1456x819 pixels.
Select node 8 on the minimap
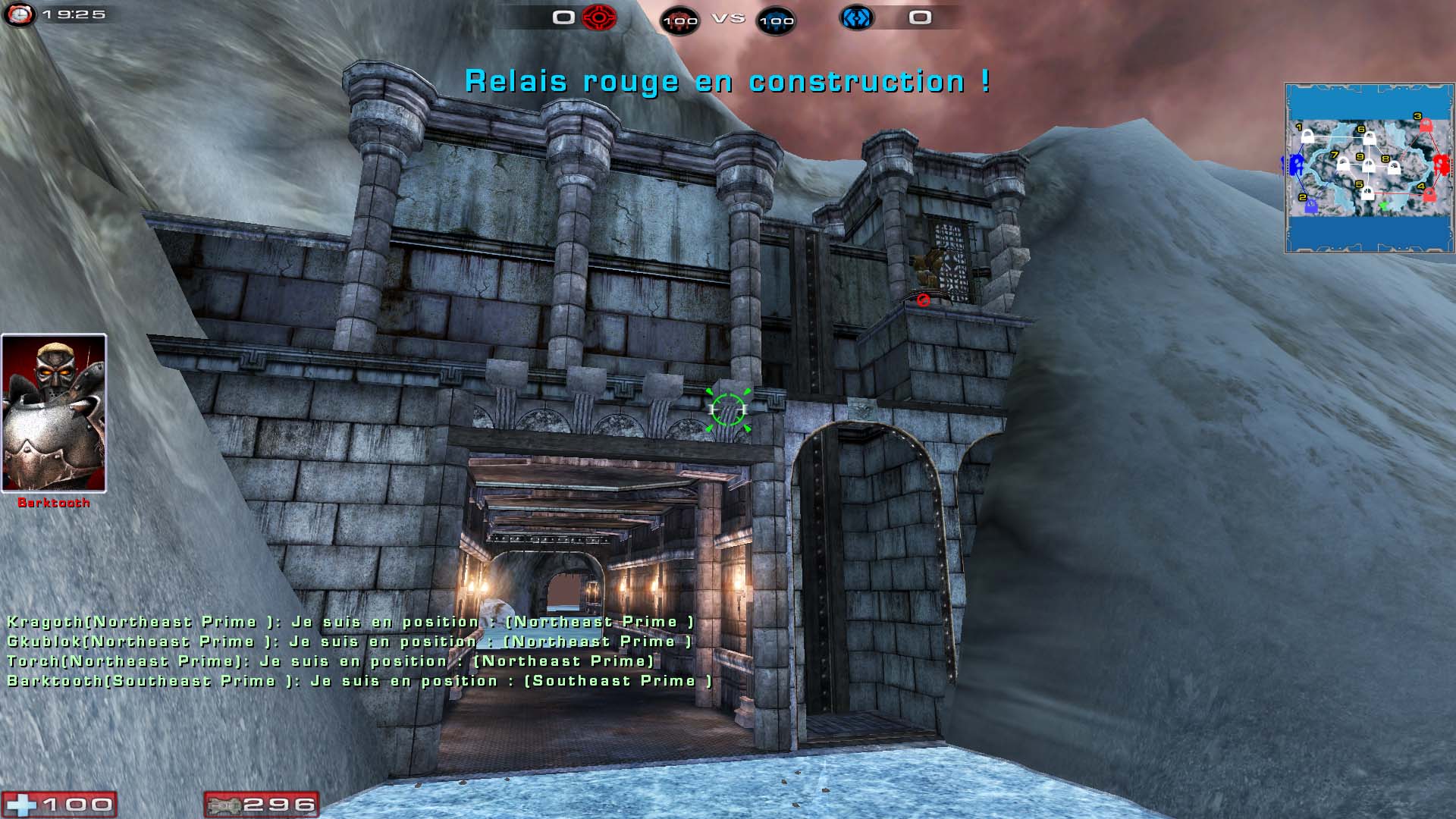[x=1394, y=168]
